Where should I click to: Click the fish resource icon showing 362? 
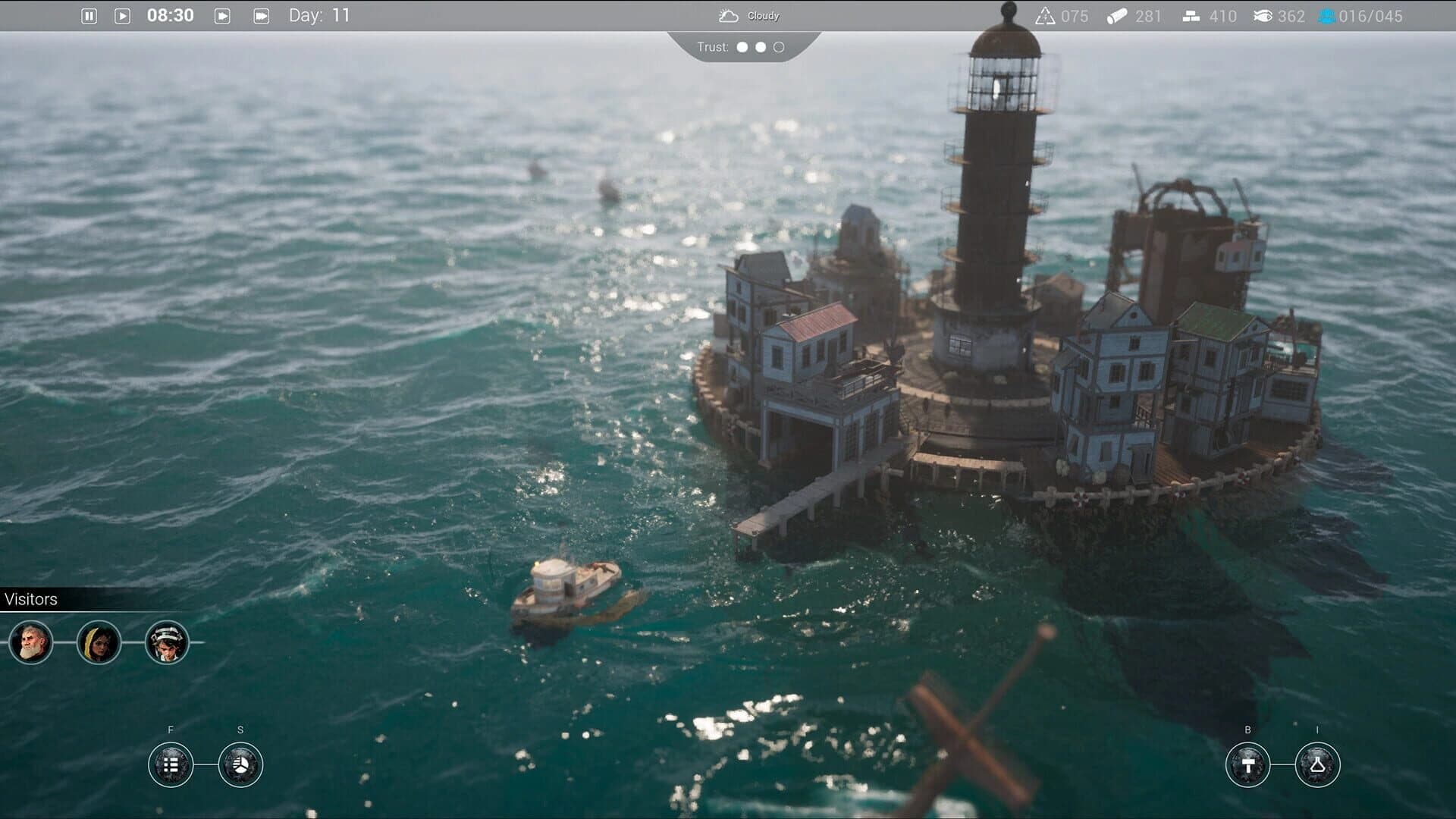tap(1262, 14)
